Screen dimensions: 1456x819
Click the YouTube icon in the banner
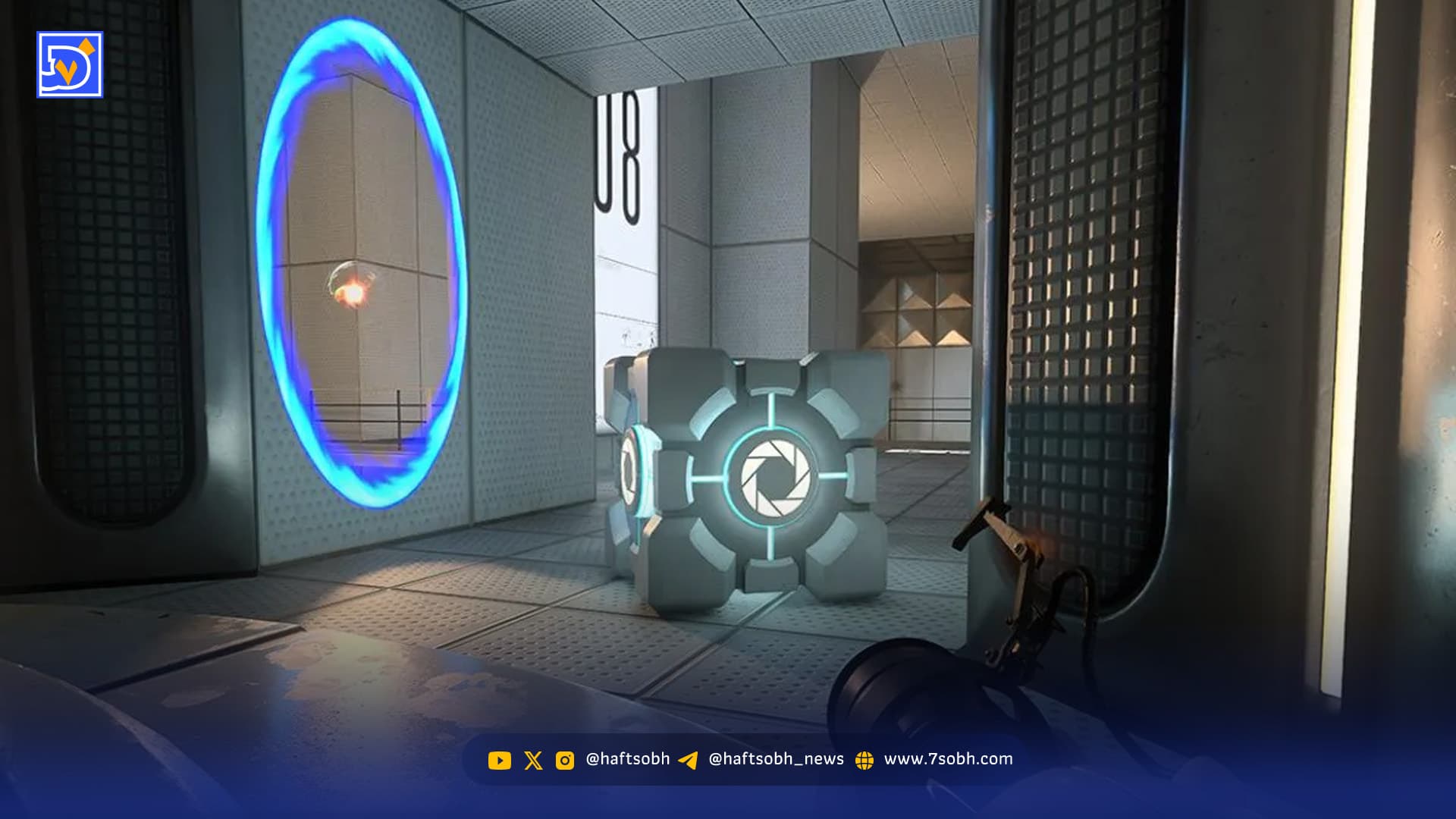(499, 760)
